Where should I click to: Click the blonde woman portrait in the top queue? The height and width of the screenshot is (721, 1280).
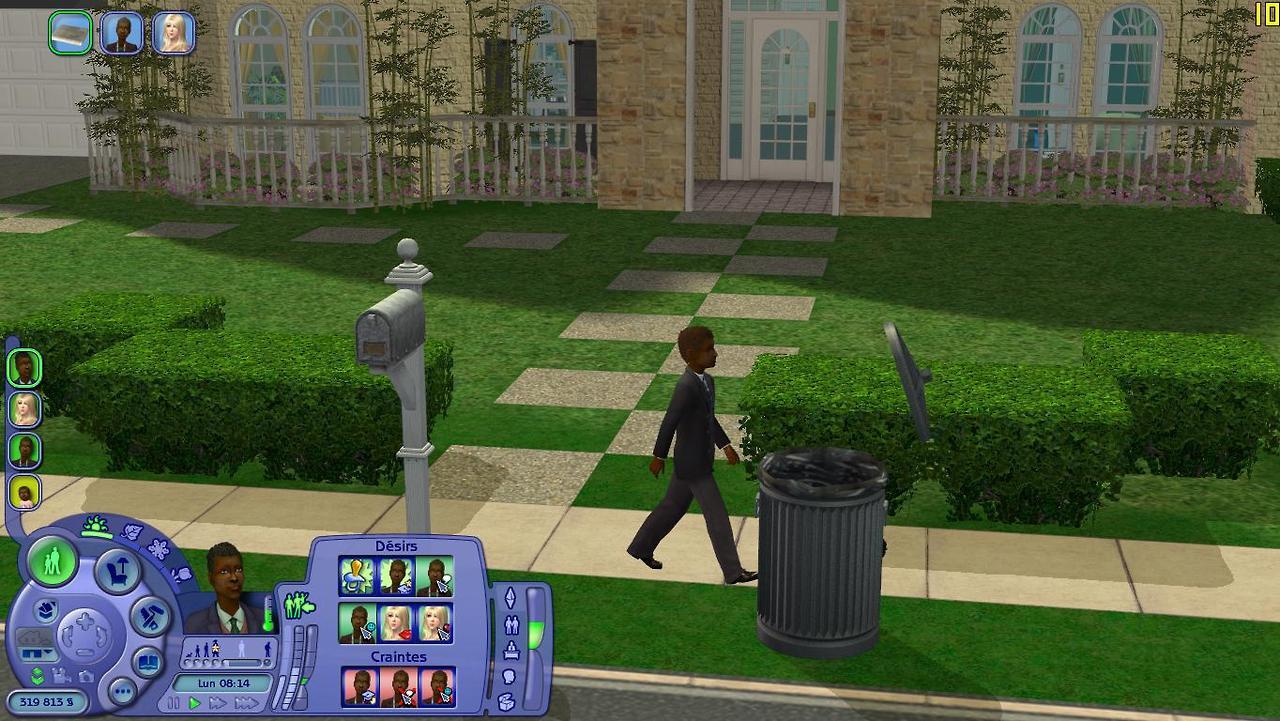pos(173,33)
